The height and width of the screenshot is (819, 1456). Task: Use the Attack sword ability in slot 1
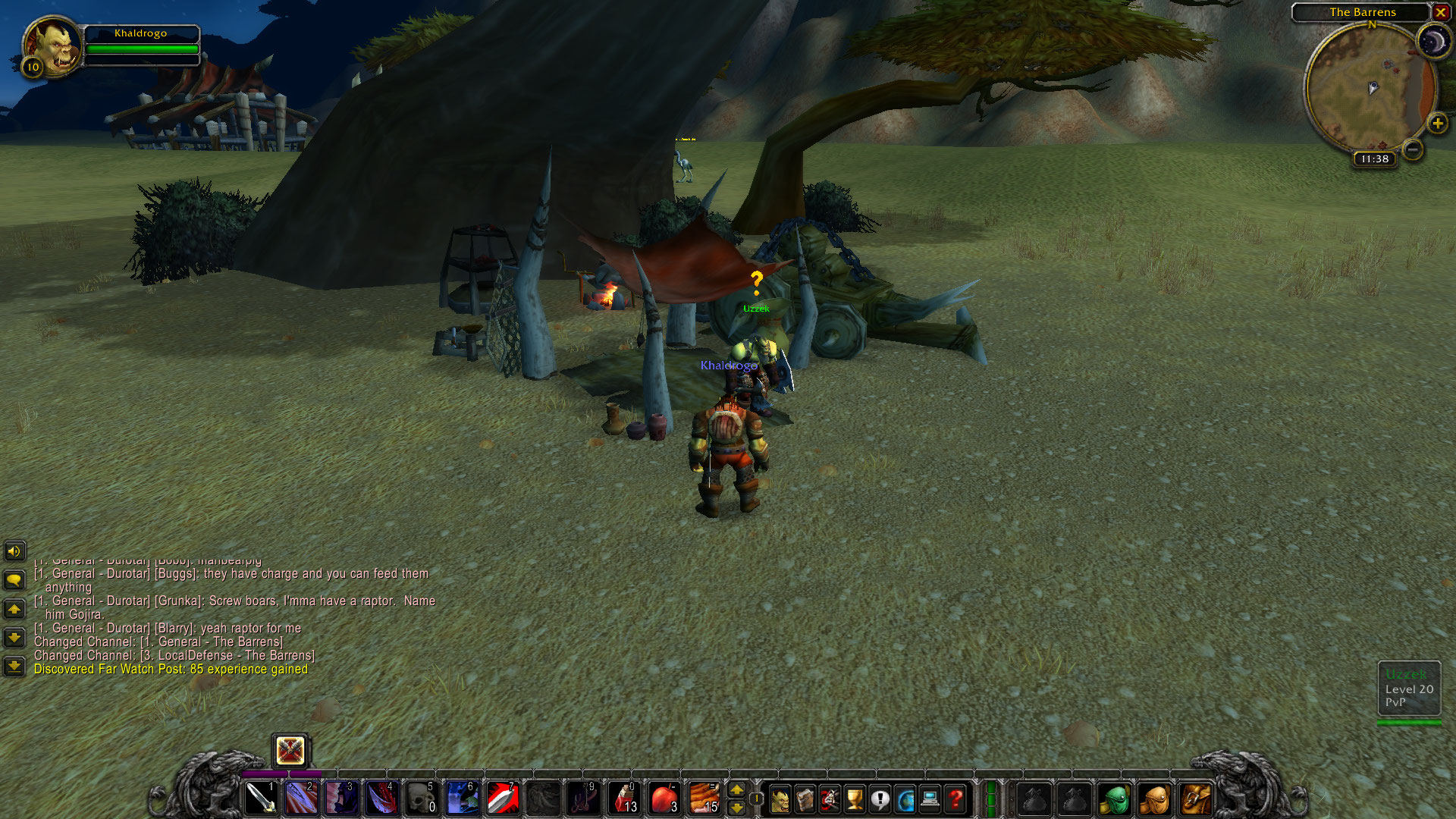pos(261,797)
